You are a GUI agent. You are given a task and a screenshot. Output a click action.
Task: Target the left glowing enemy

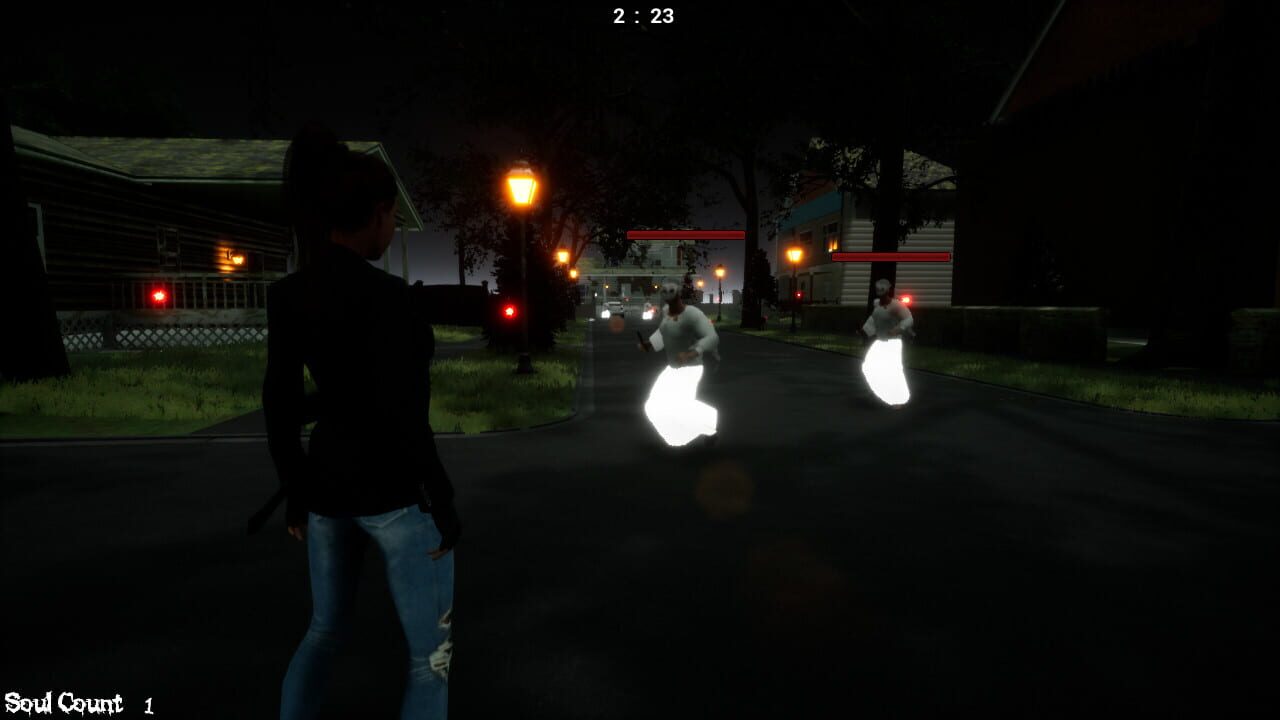click(678, 360)
